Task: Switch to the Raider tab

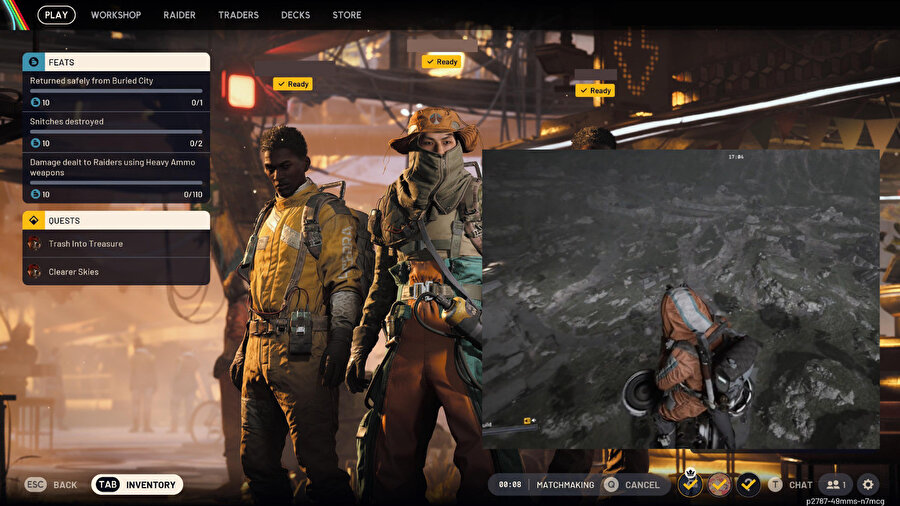Action: pos(179,15)
